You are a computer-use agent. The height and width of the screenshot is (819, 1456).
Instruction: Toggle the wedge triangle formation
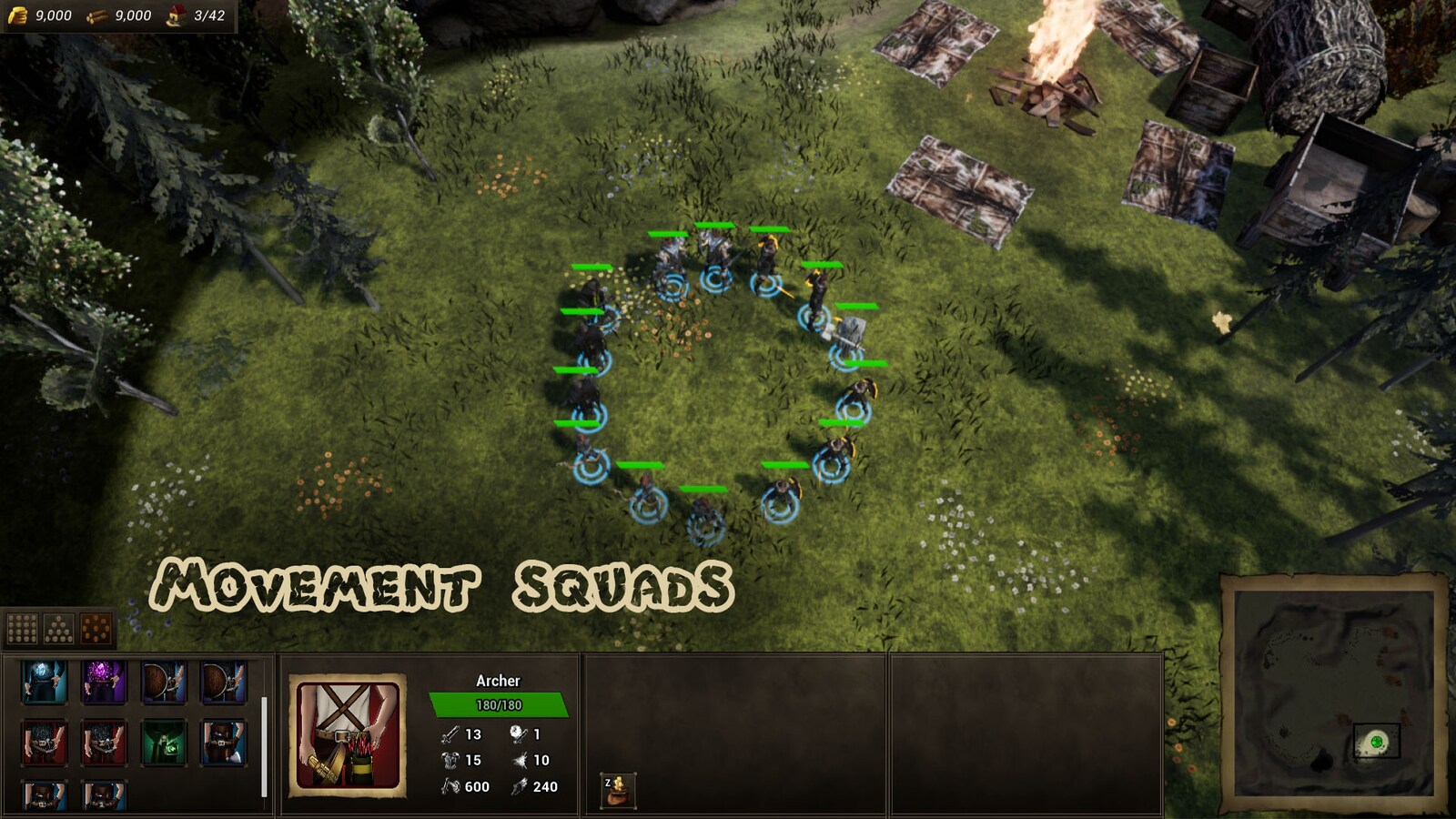coord(59,627)
